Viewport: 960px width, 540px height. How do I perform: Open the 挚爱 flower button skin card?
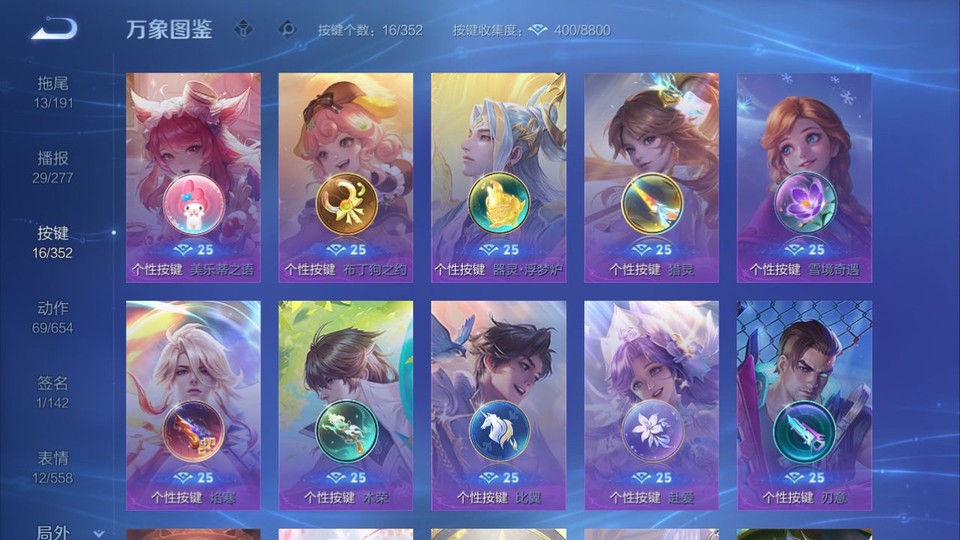tap(651, 405)
